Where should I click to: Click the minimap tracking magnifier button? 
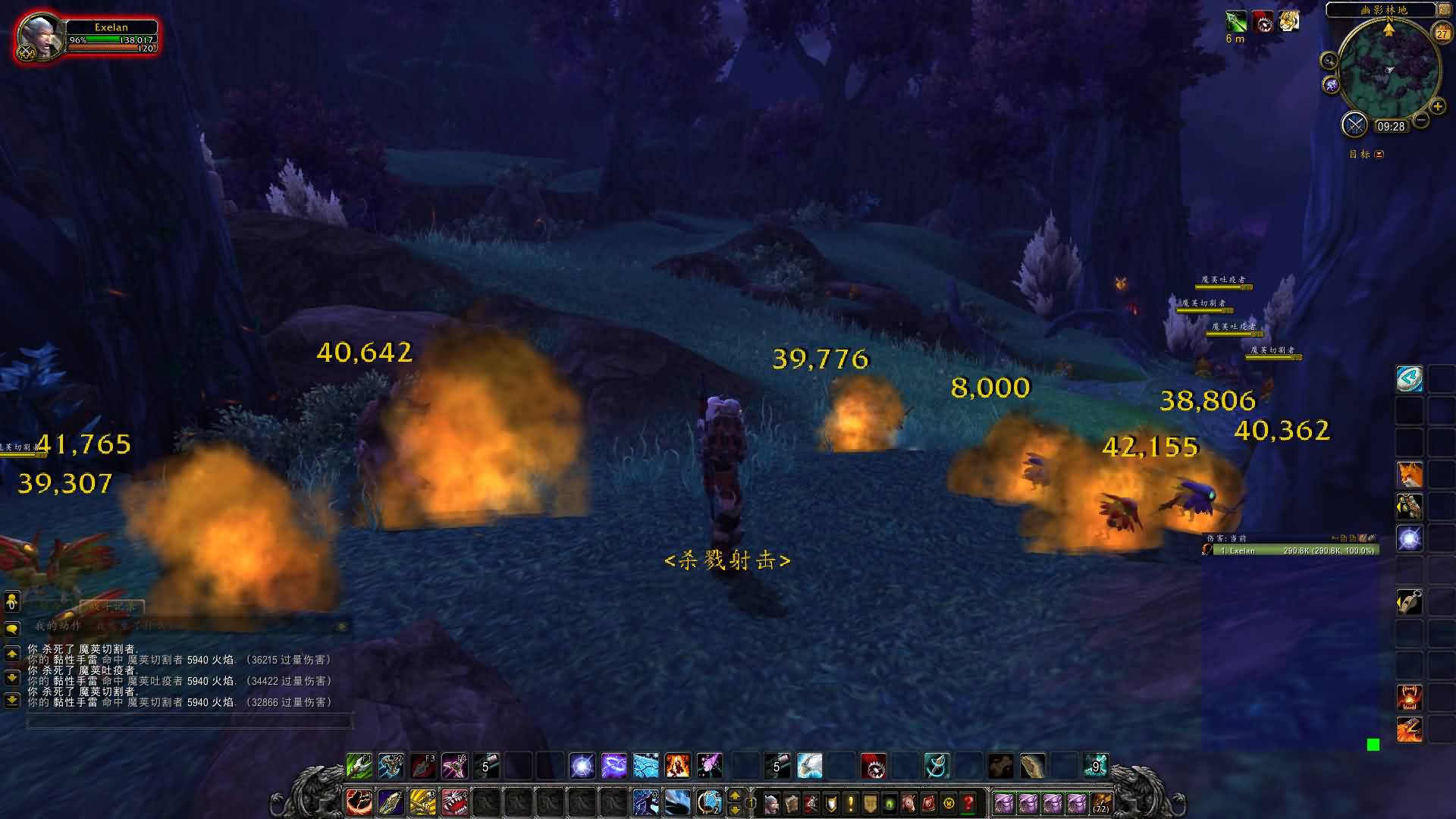[1329, 61]
